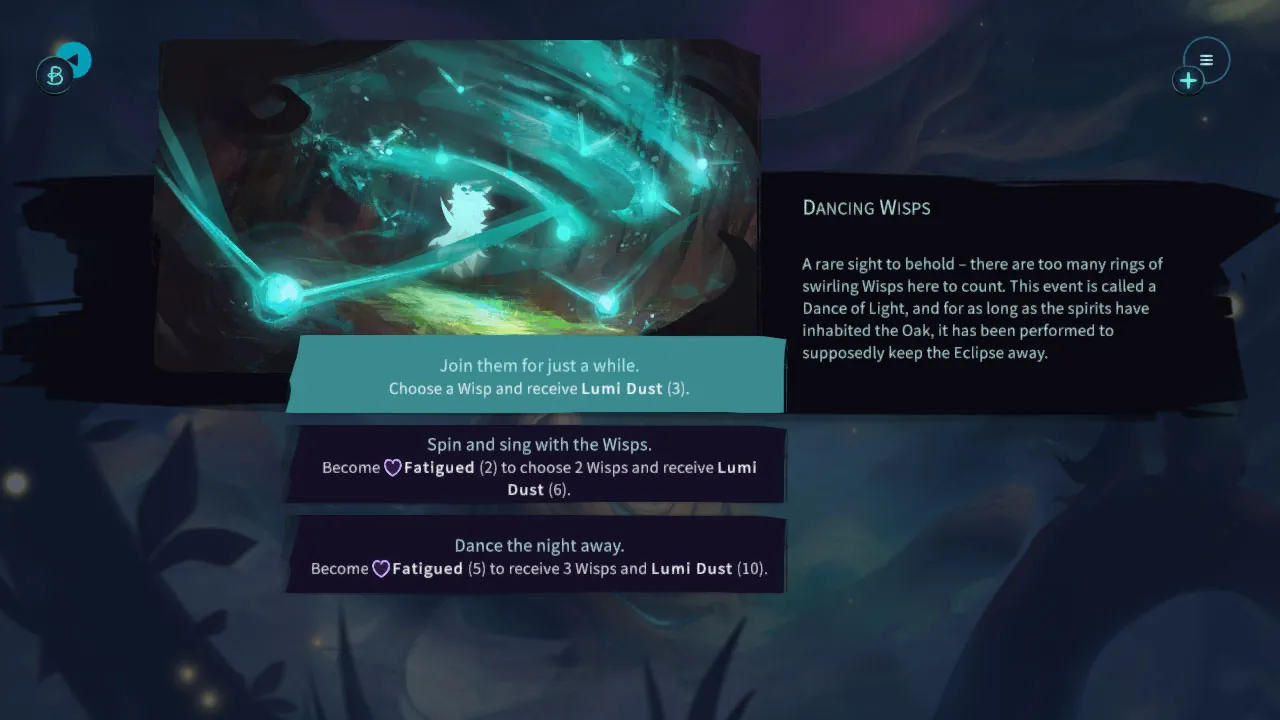Image resolution: width=1280 pixels, height=720 pixels.
Task: Click the event description paragraph
Action: coord(982,308)
